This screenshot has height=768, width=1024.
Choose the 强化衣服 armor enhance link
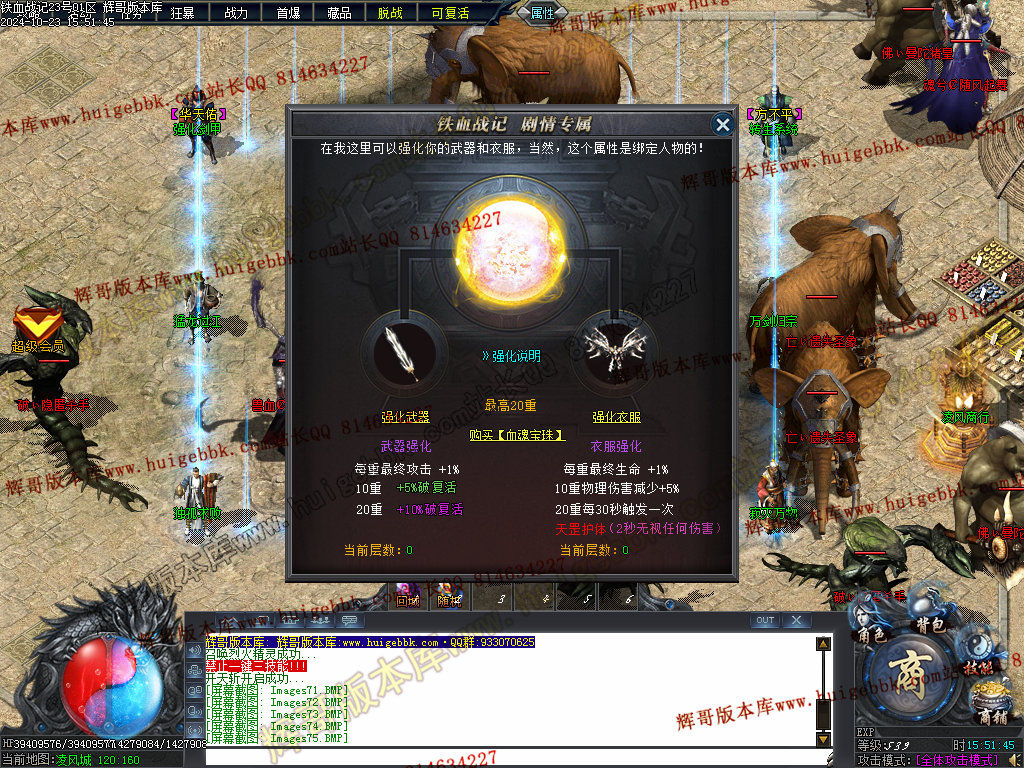[x=616, y=417]
